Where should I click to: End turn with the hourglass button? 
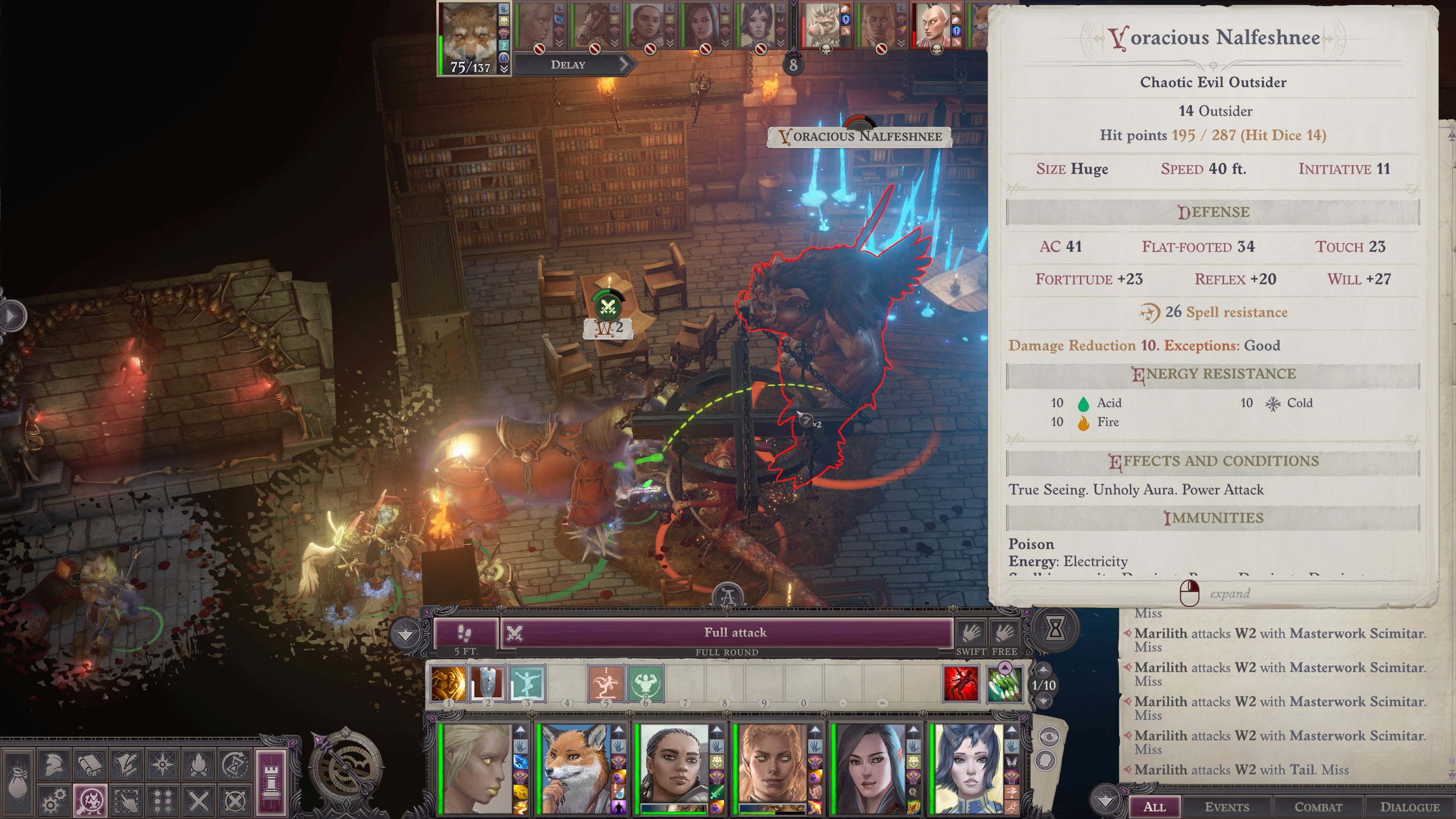pyautogui.click(x=1055, y=628)
